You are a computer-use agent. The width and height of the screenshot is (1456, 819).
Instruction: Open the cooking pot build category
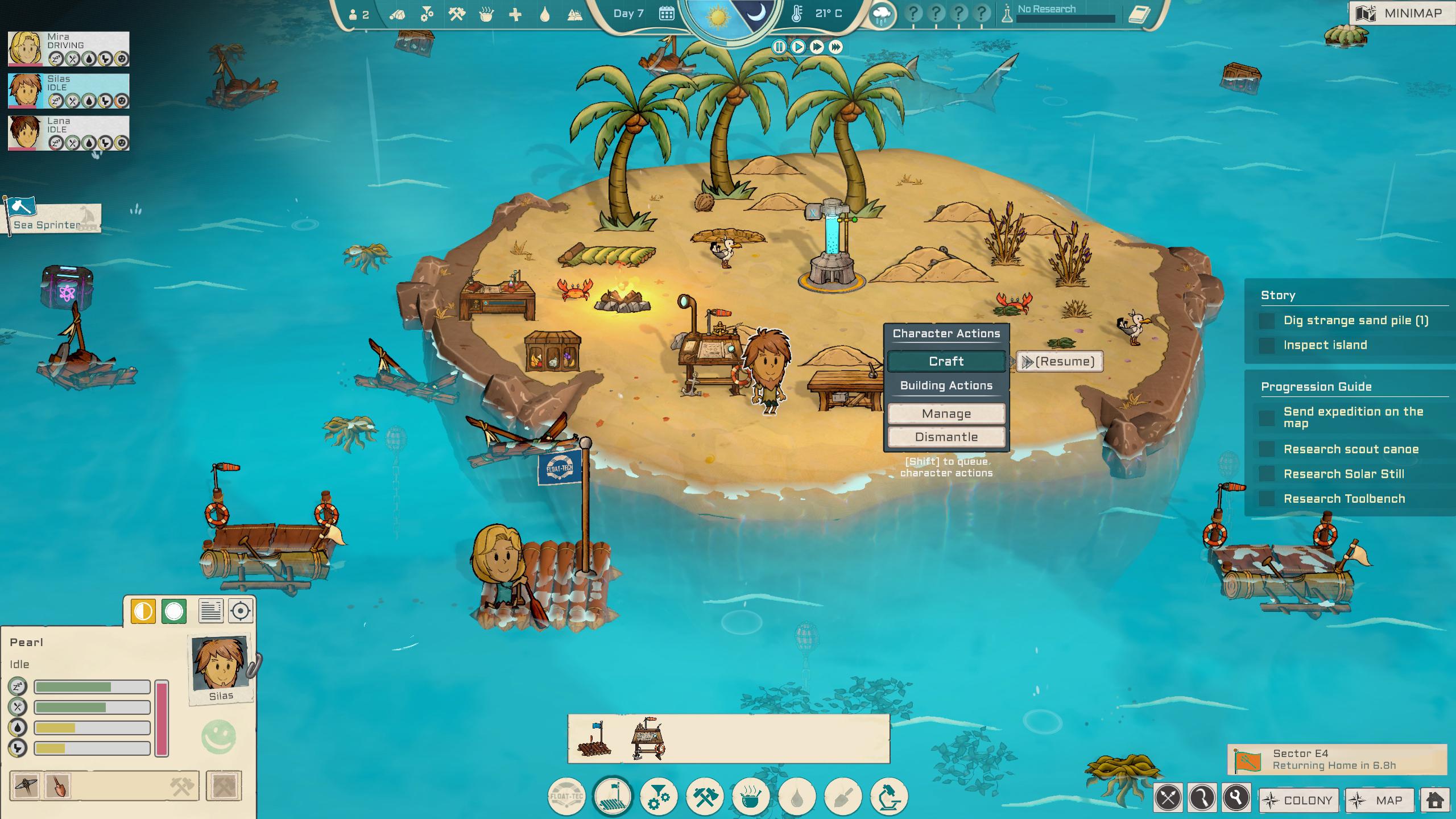750,796
